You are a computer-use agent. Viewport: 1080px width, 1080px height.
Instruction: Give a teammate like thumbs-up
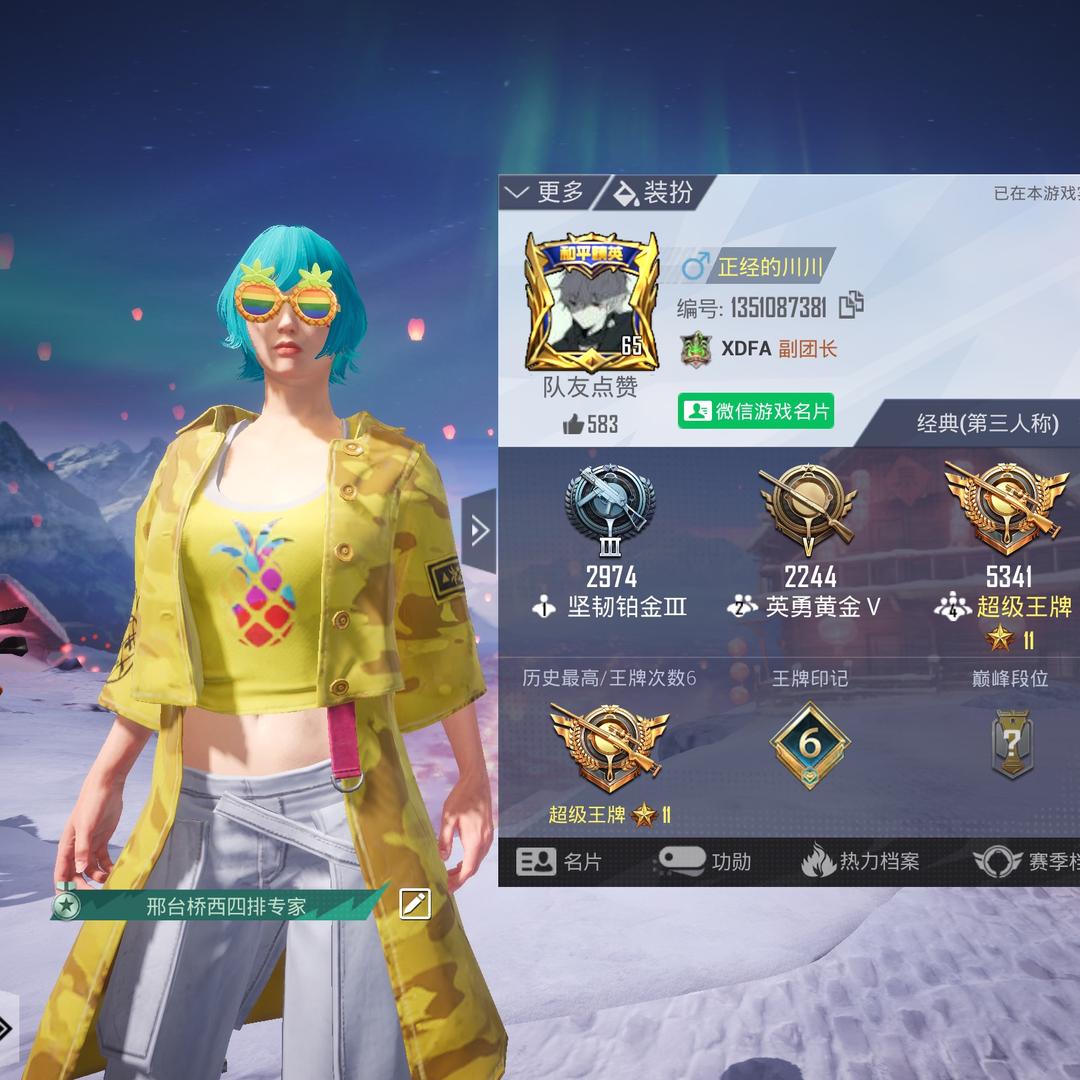(x=574, y=425)
